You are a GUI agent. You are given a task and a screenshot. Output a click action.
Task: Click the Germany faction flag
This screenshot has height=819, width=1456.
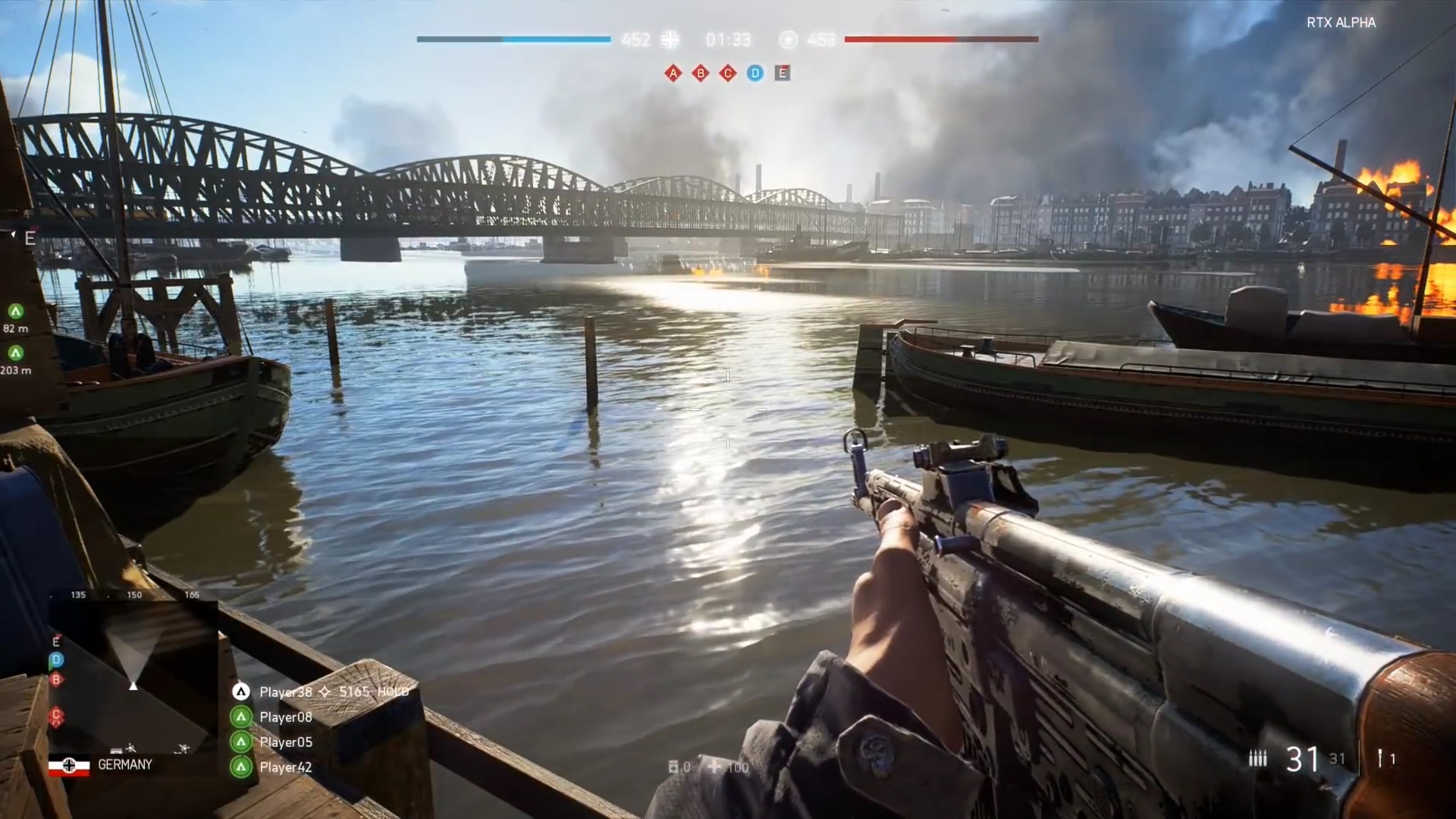[69, 765]
